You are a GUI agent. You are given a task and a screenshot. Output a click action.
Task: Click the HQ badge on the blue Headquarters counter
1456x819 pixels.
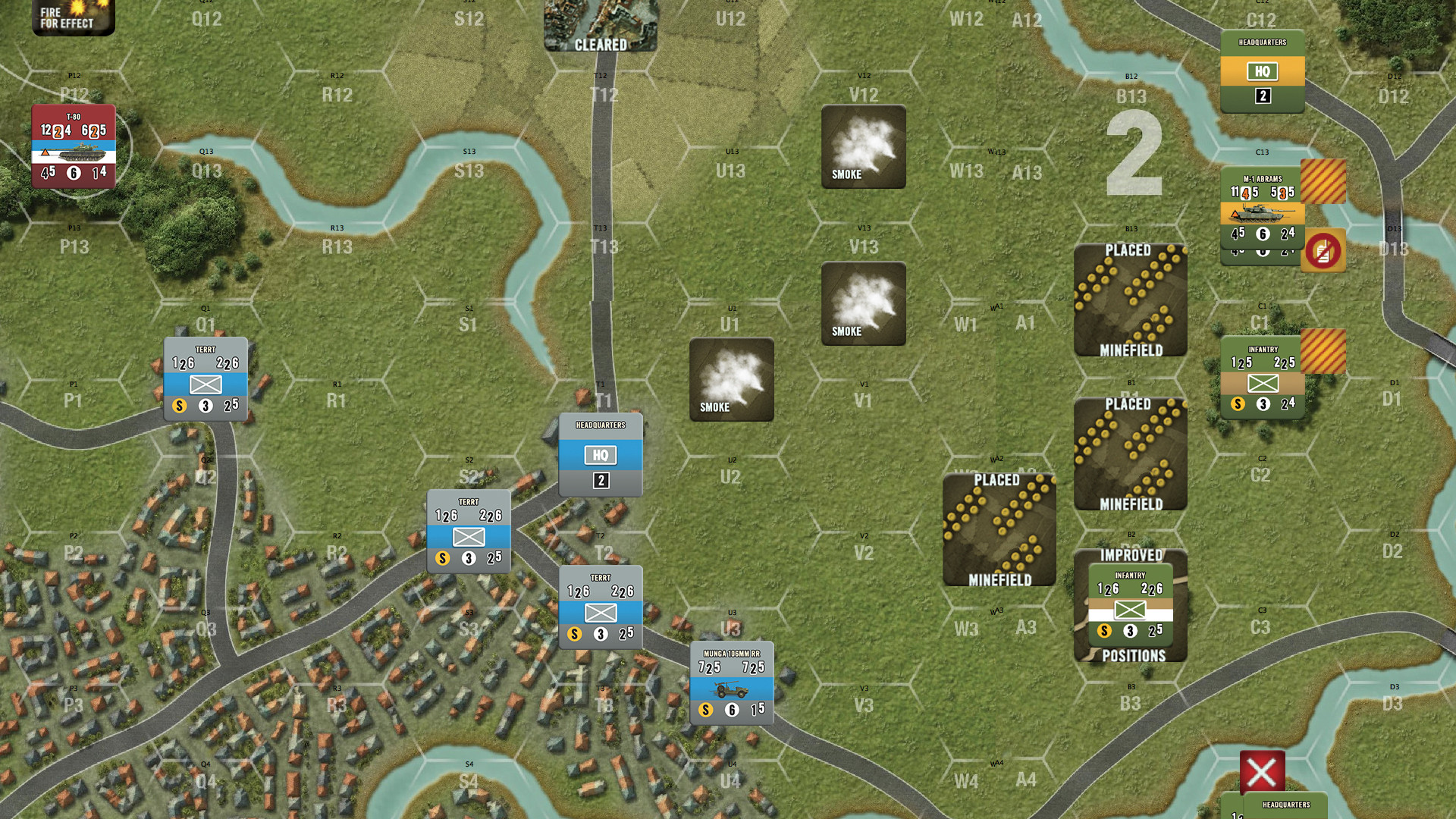(x=600, y=455)
